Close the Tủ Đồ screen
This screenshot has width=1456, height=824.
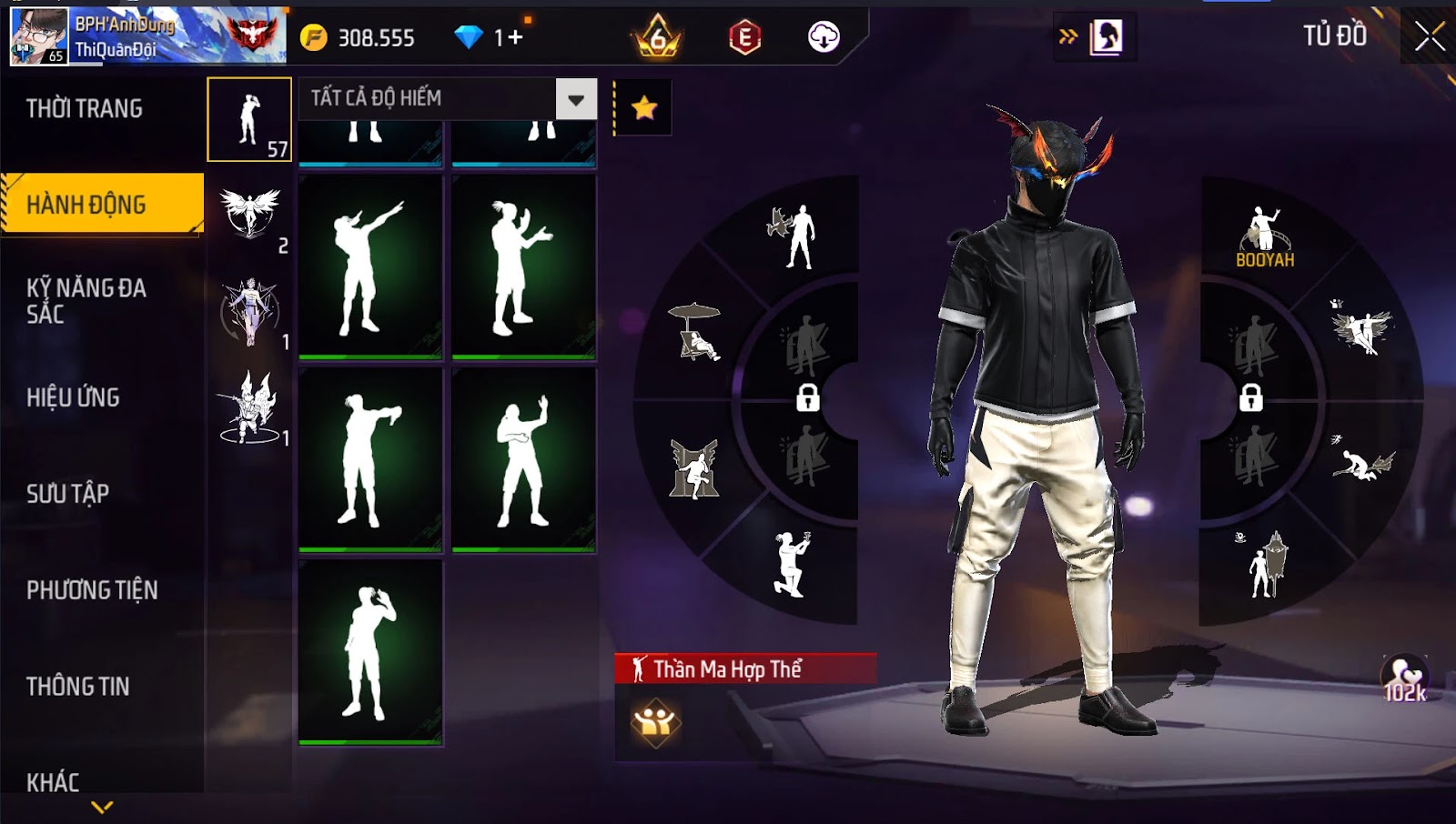[x=1429, y=36]
